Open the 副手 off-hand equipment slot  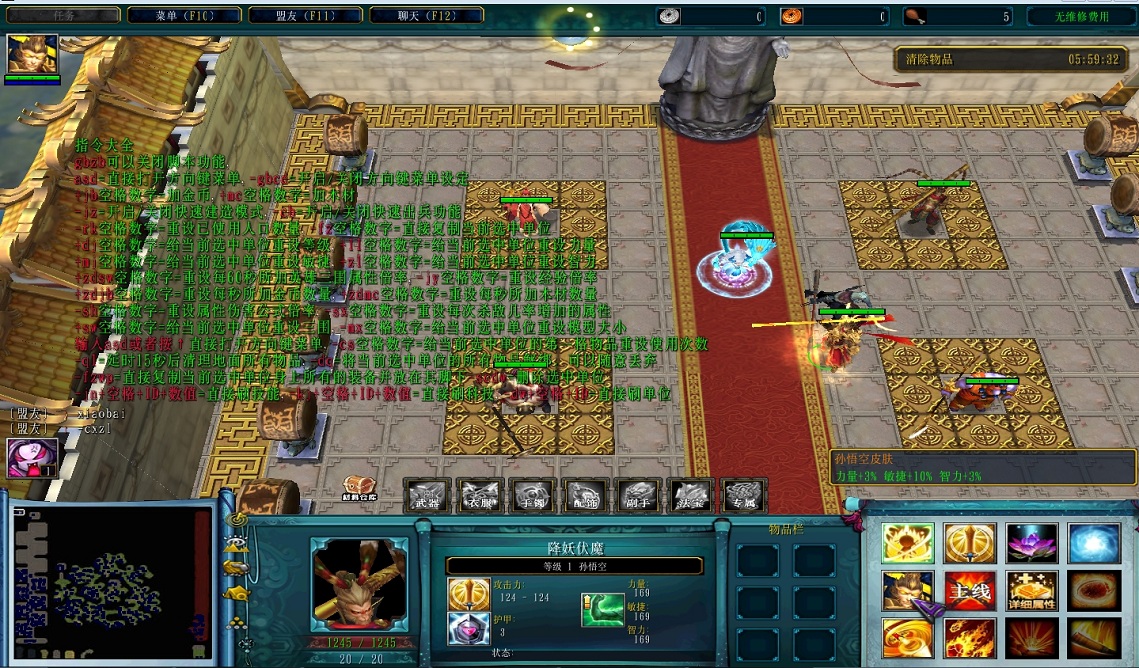637,496
